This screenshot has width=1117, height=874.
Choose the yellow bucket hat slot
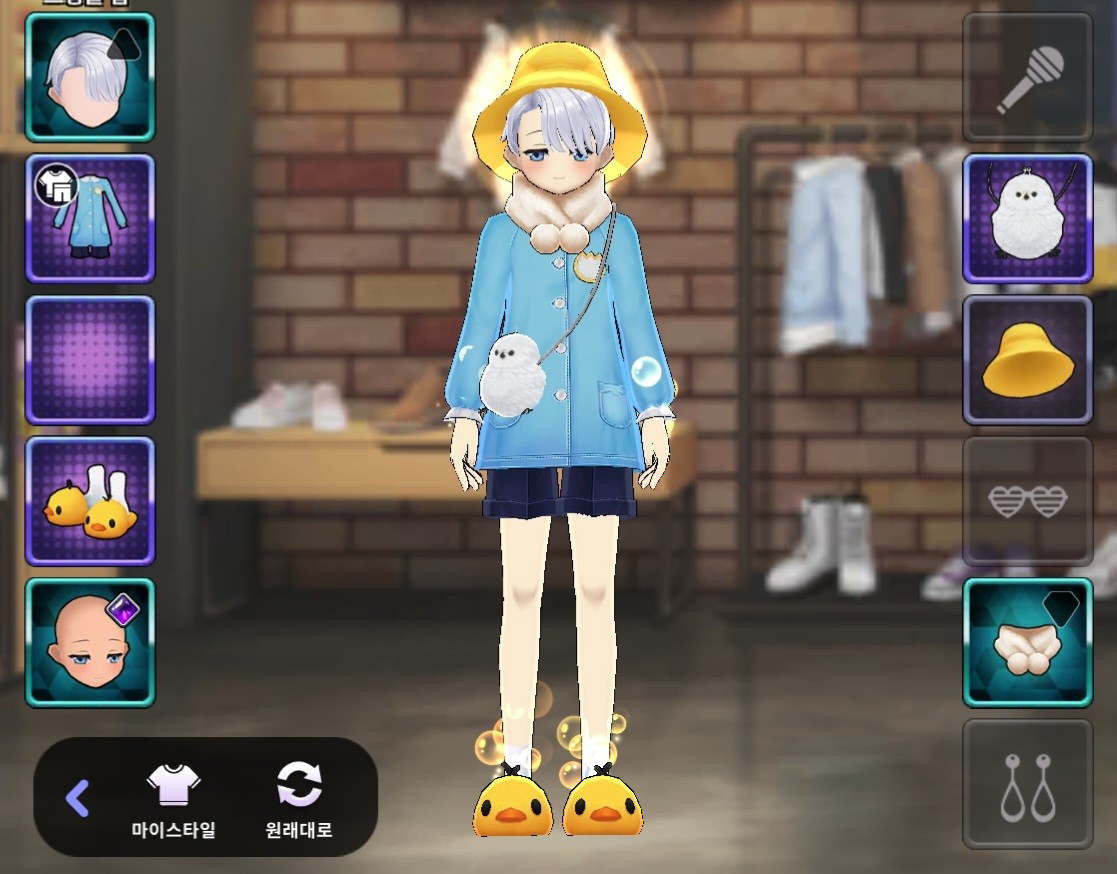[x=1027, y=360]
